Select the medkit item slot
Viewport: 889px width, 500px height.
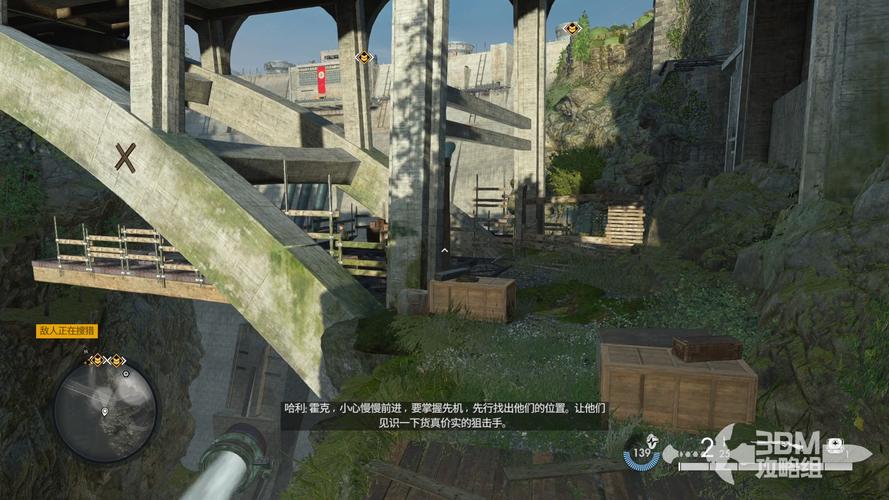point(835,444)
